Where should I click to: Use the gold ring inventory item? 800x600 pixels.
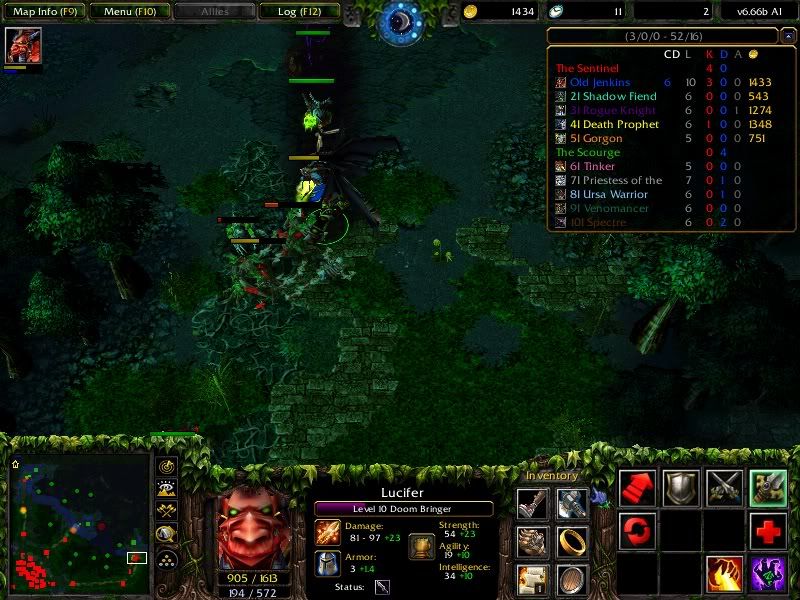(x=572, y=541)
